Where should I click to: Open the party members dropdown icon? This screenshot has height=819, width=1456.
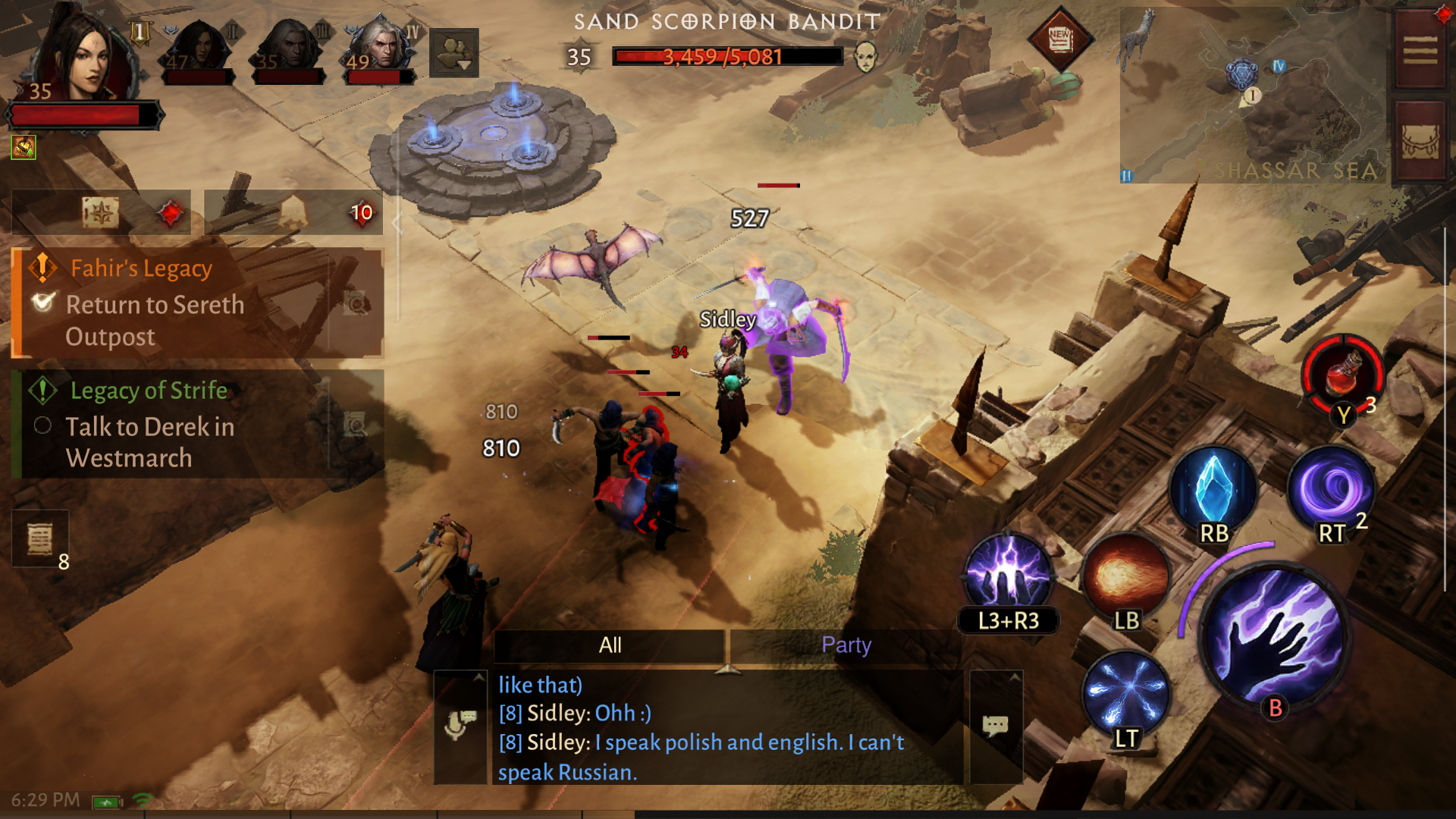click(x=453, y=53)
